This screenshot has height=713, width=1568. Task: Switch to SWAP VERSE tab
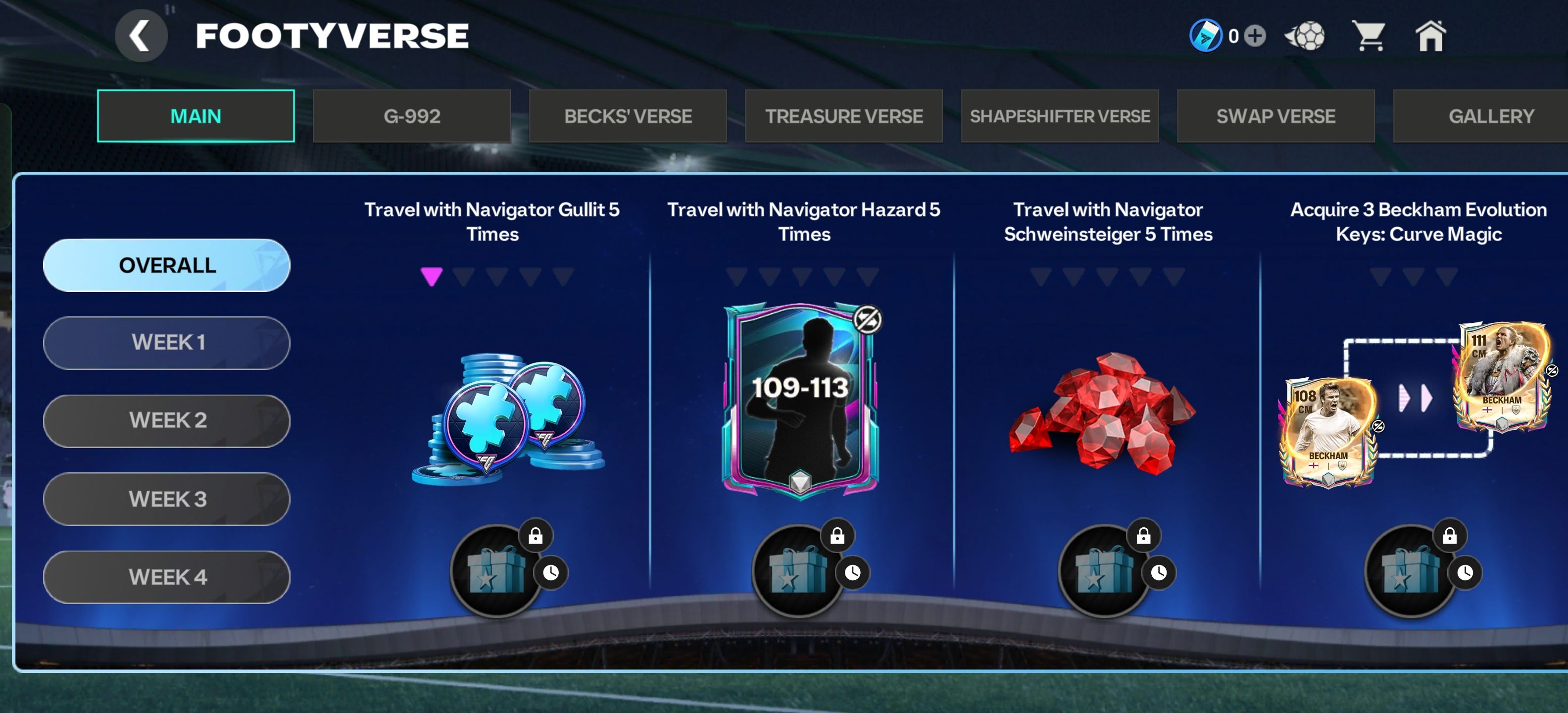pyautogui.click(x=1276, y=116)
